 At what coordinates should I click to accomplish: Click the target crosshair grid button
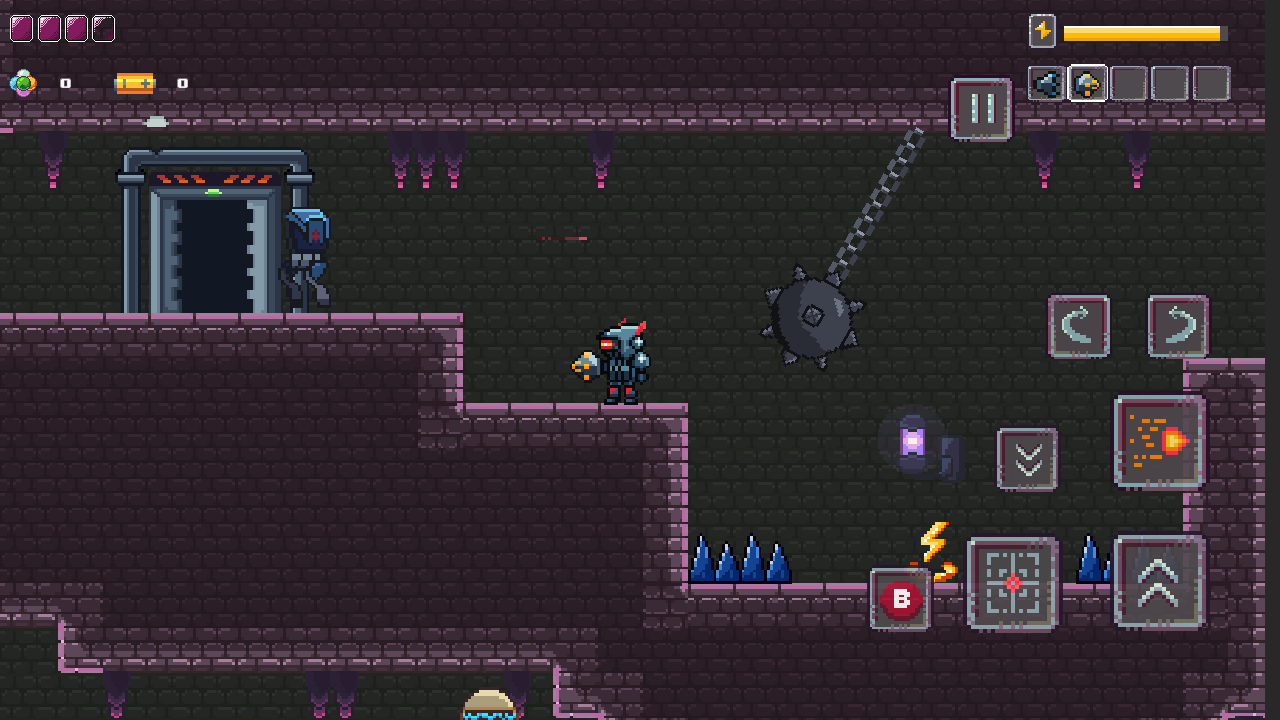pos(1011,583)
